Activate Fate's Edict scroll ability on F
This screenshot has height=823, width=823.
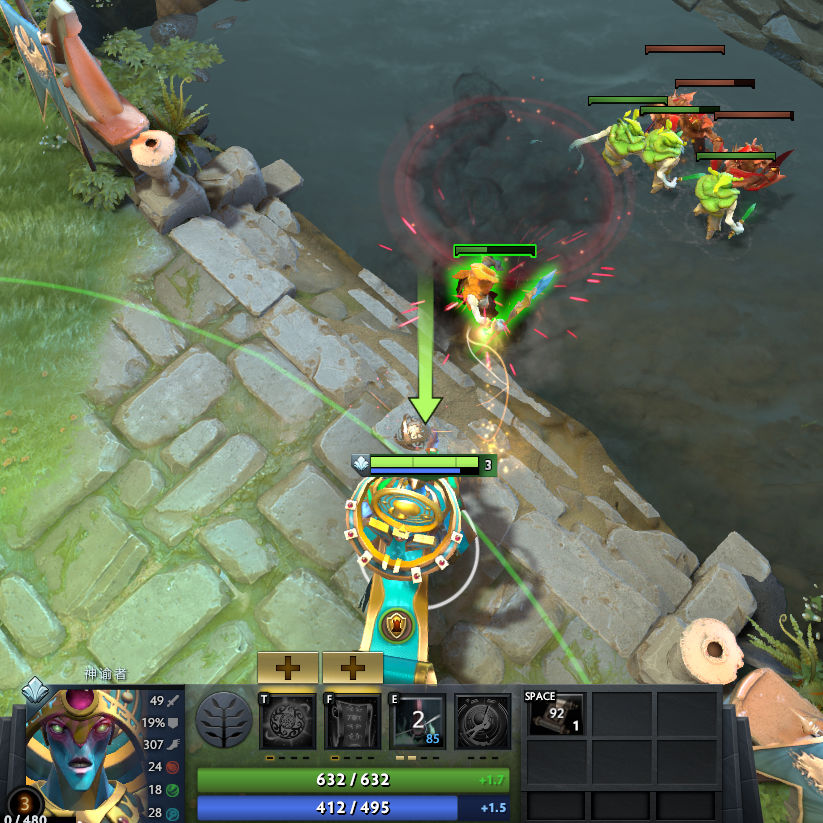pos(353,721)
